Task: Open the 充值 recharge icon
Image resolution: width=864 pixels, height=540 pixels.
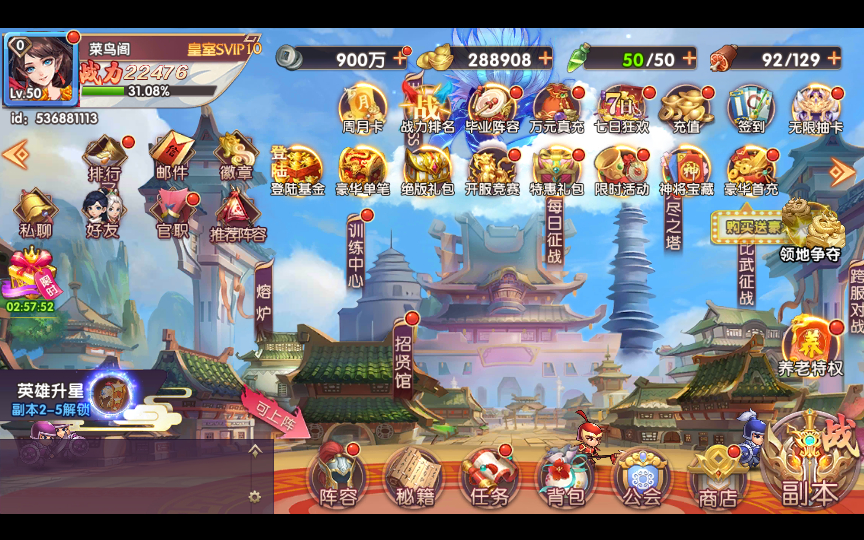Action: (687, 109)
